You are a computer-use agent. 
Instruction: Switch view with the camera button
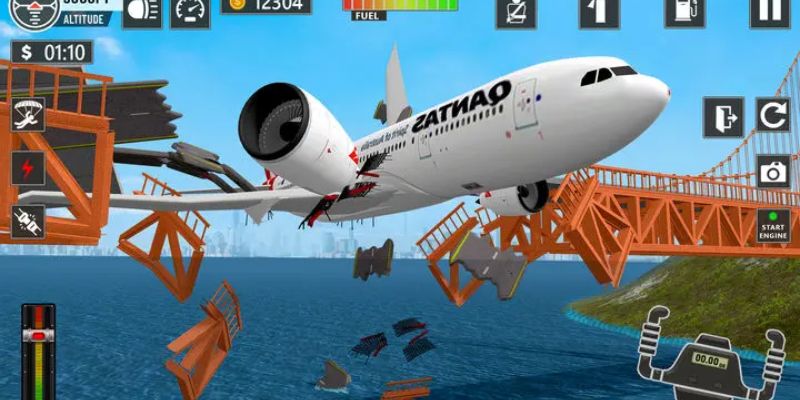[773, 171]
